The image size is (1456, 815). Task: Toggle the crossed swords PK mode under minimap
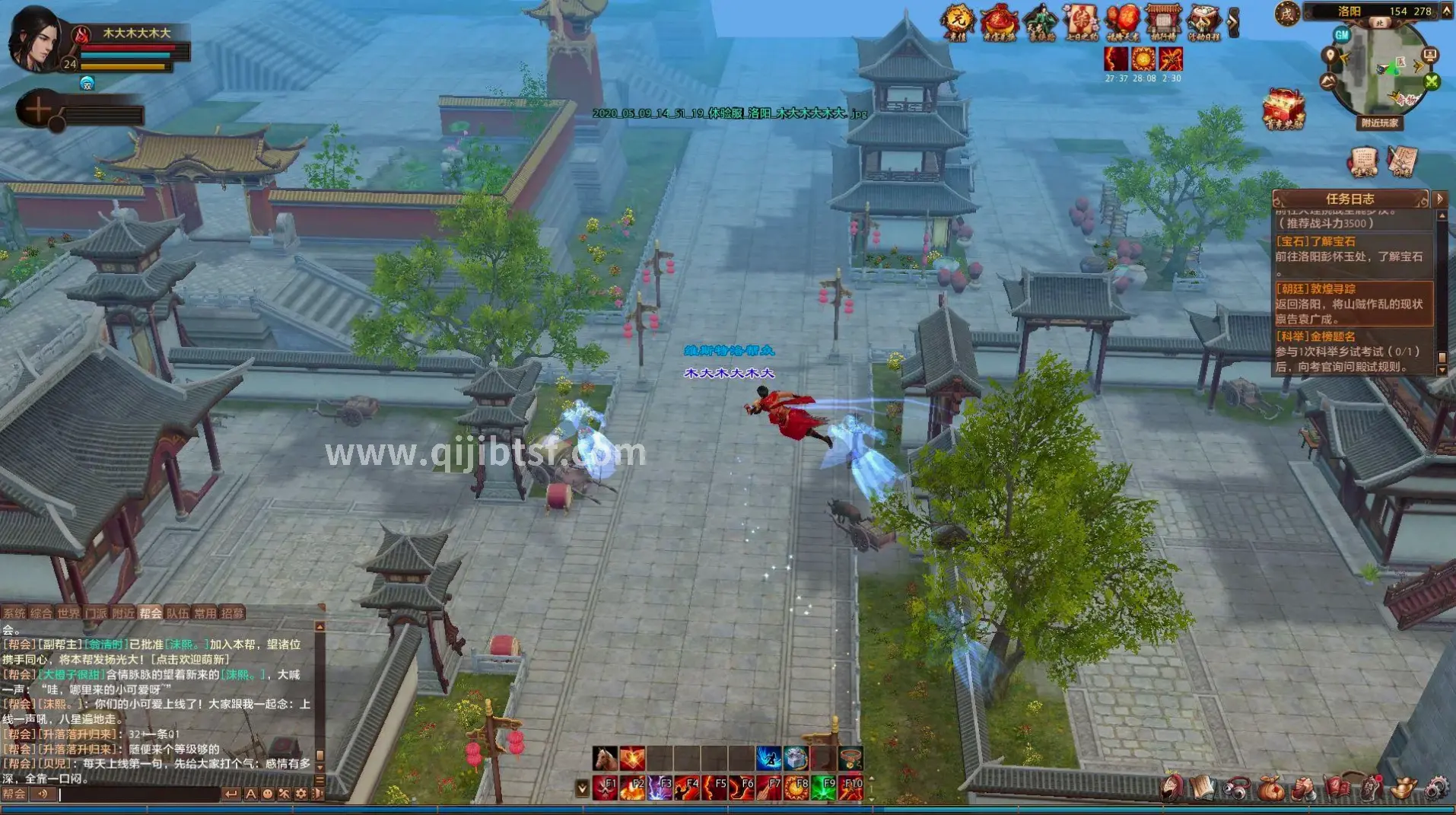point(1430,81)
